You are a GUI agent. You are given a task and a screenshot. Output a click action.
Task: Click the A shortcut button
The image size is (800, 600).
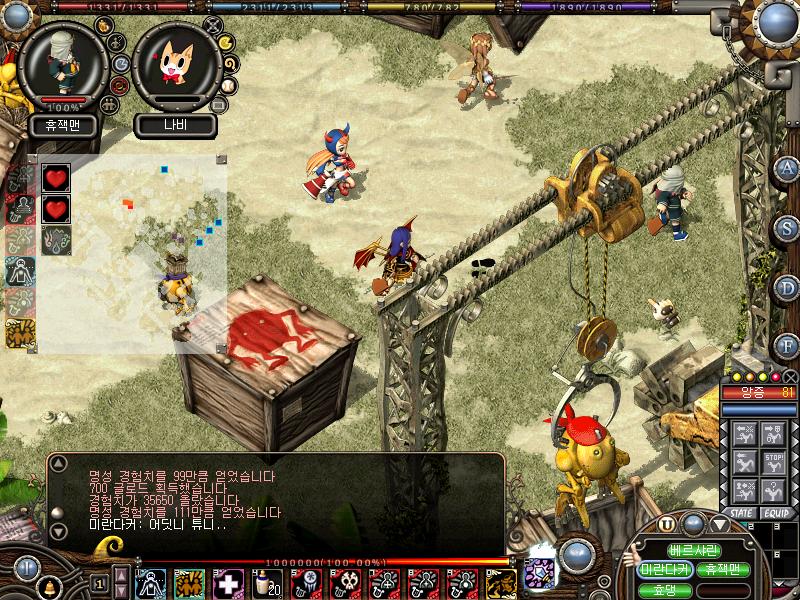click(787, 167)
